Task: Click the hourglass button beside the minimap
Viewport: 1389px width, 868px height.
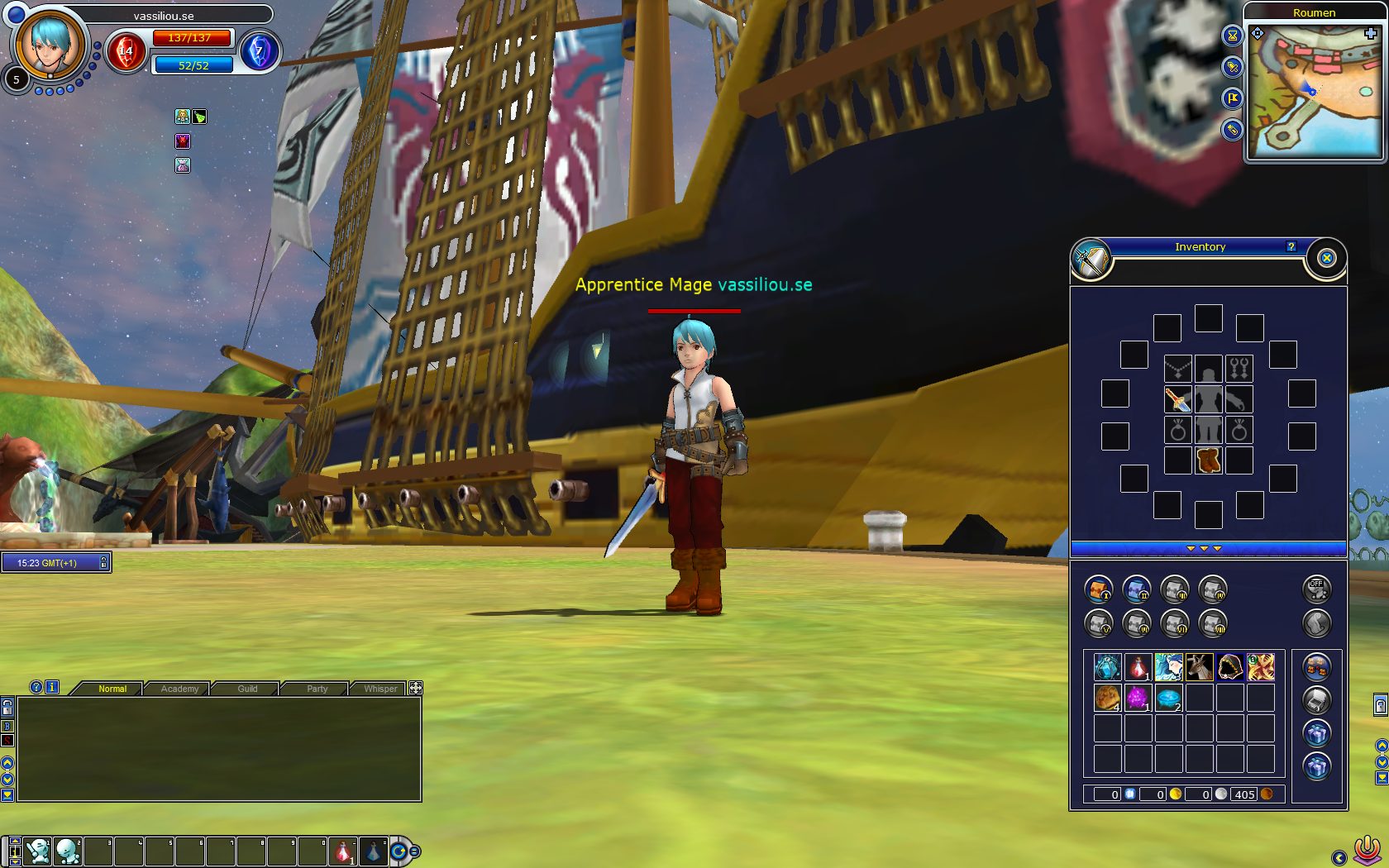Action: tap(1233, 36)
